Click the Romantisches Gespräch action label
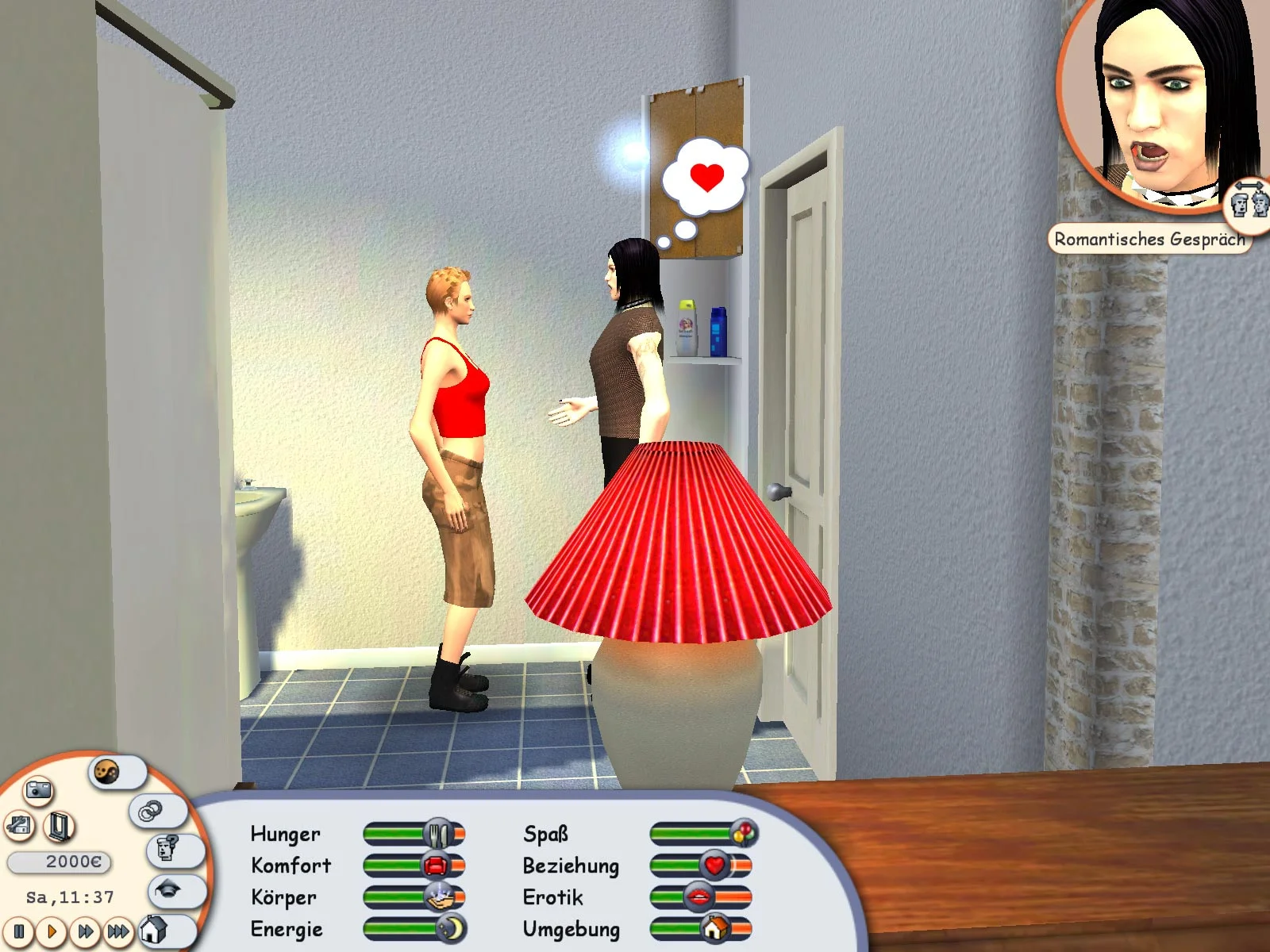Screen dimensions: 1270x952 click(x=1150, y=236)
